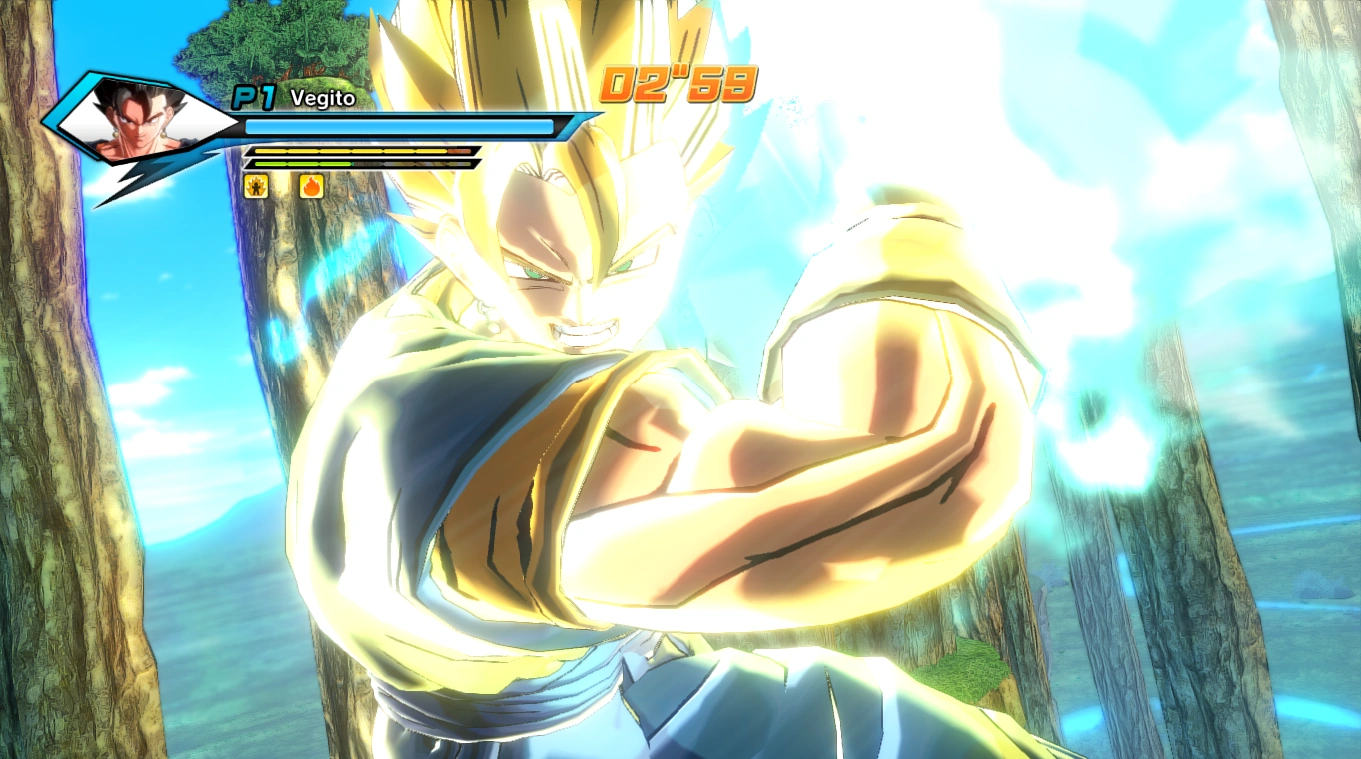Toggle the Super Saiyan transformation icon

click(256, 186)
